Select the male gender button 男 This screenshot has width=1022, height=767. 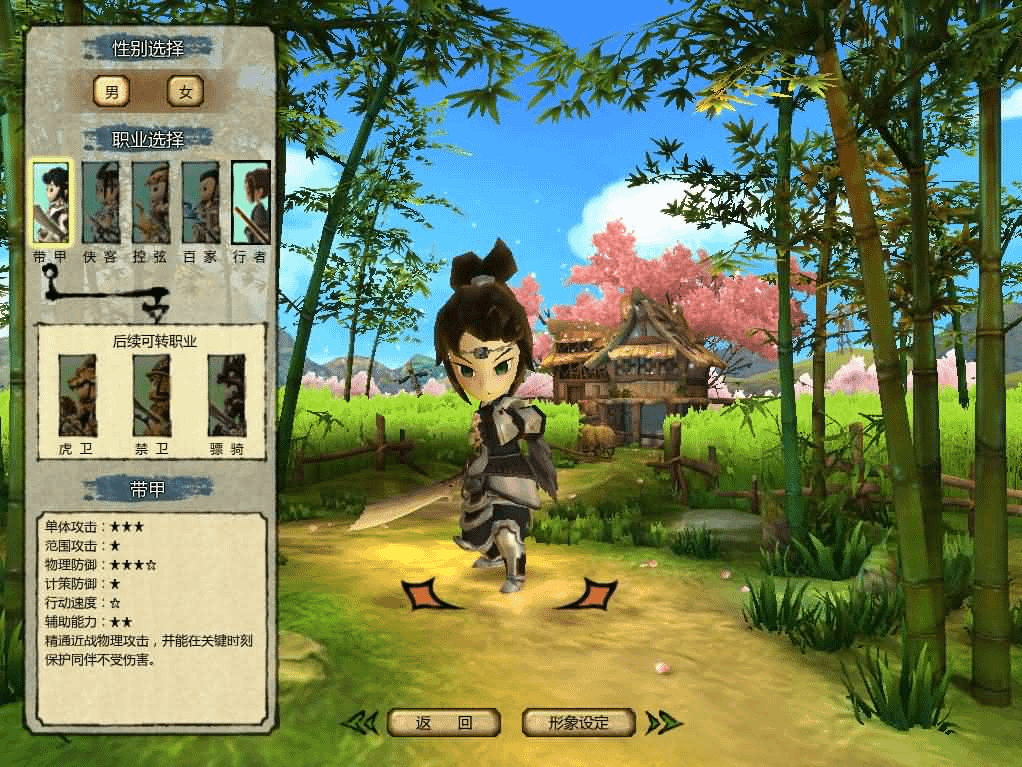[111, 92]
